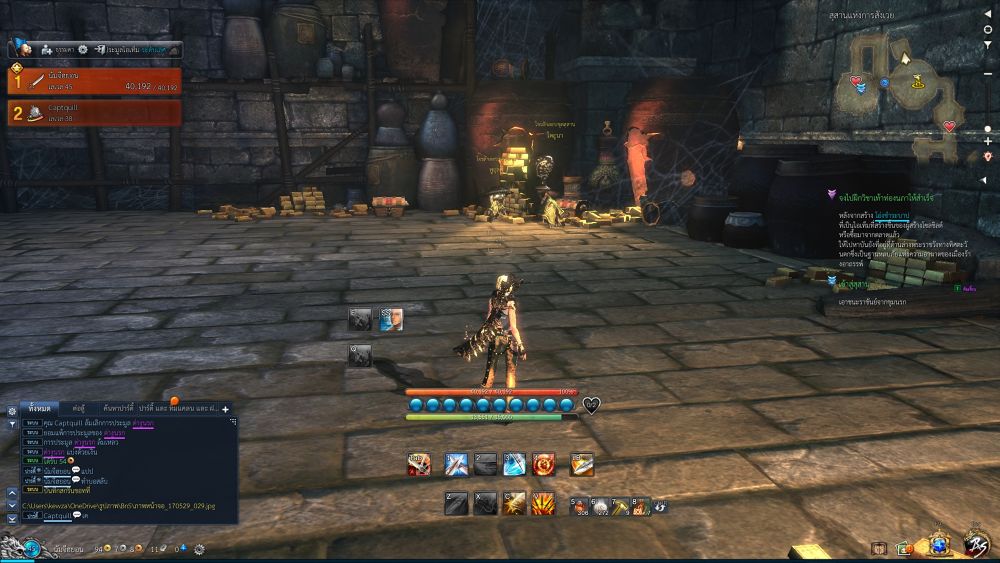The image size is (1000, 563).
Task: Open chat settings gear icon
Action: click(x=12, y=410)
